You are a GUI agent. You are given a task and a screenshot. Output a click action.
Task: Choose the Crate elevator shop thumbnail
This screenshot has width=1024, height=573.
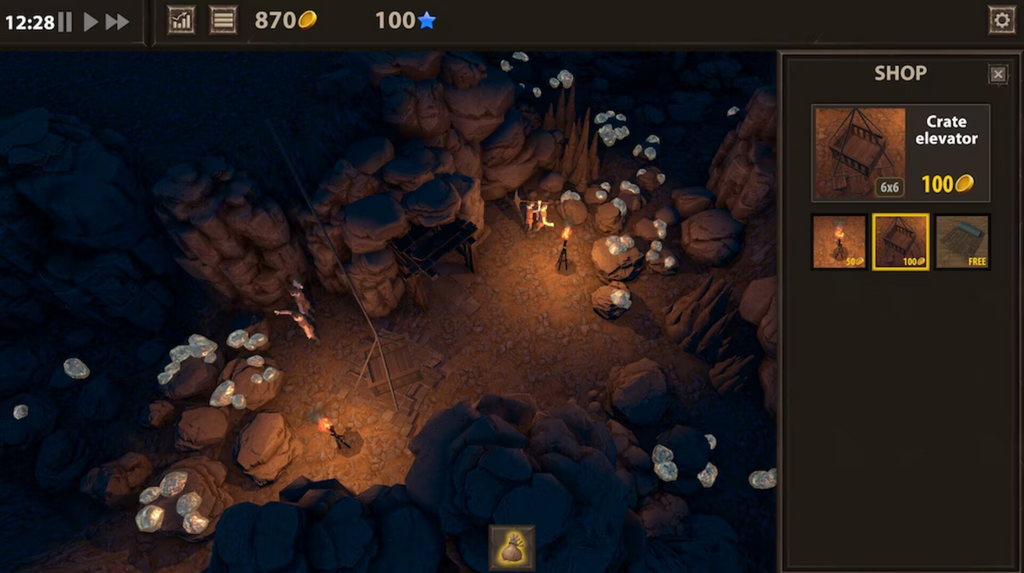tap(900, 241)
